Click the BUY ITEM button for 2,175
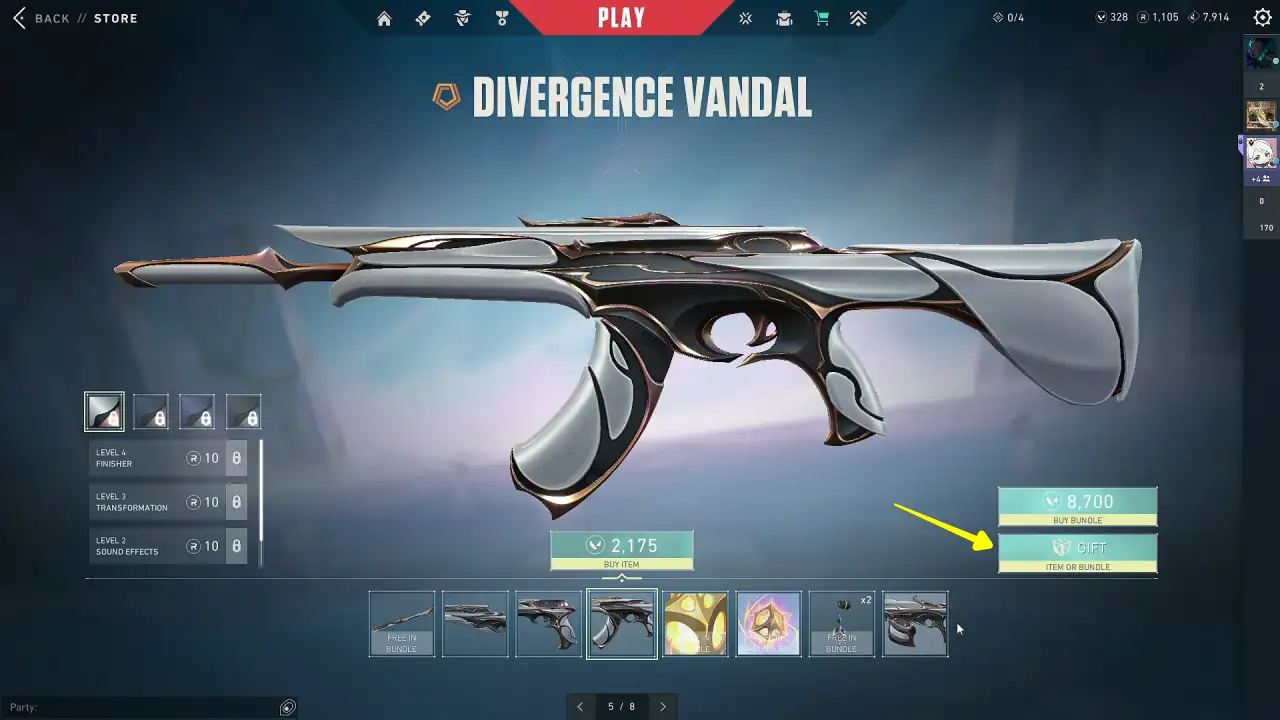This screenshot has height=720, width=1280. [x=624, y=550]
